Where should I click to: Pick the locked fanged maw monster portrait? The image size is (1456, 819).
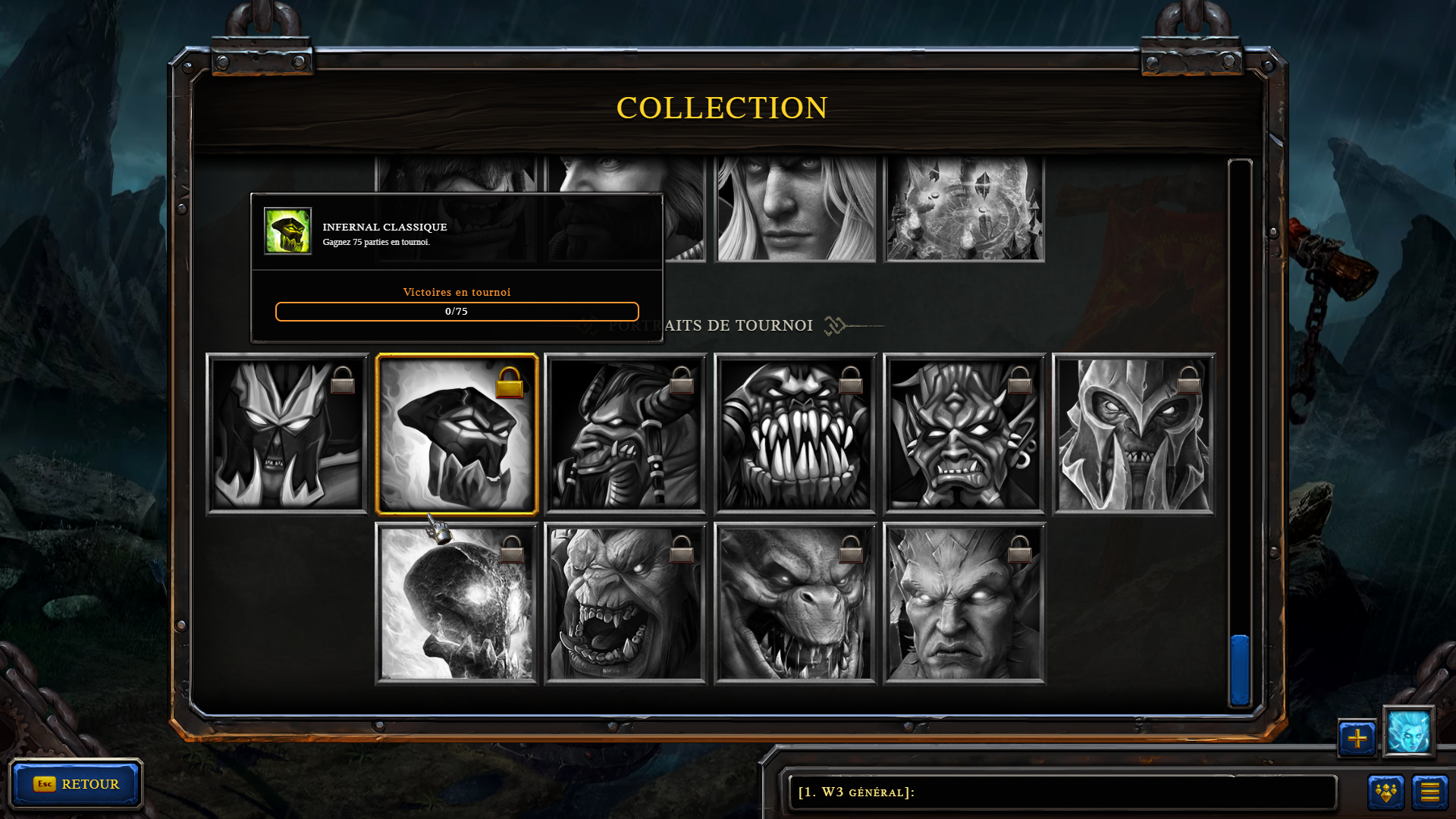795,435
